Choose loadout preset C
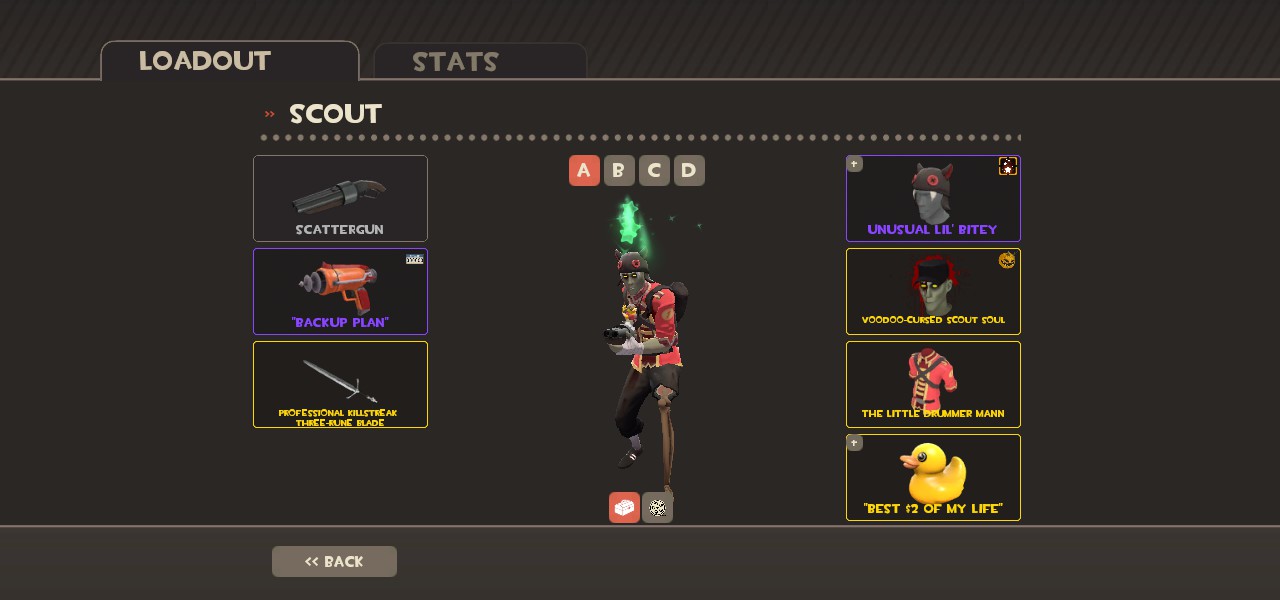The image size is (1280, 600). (654, 171)
